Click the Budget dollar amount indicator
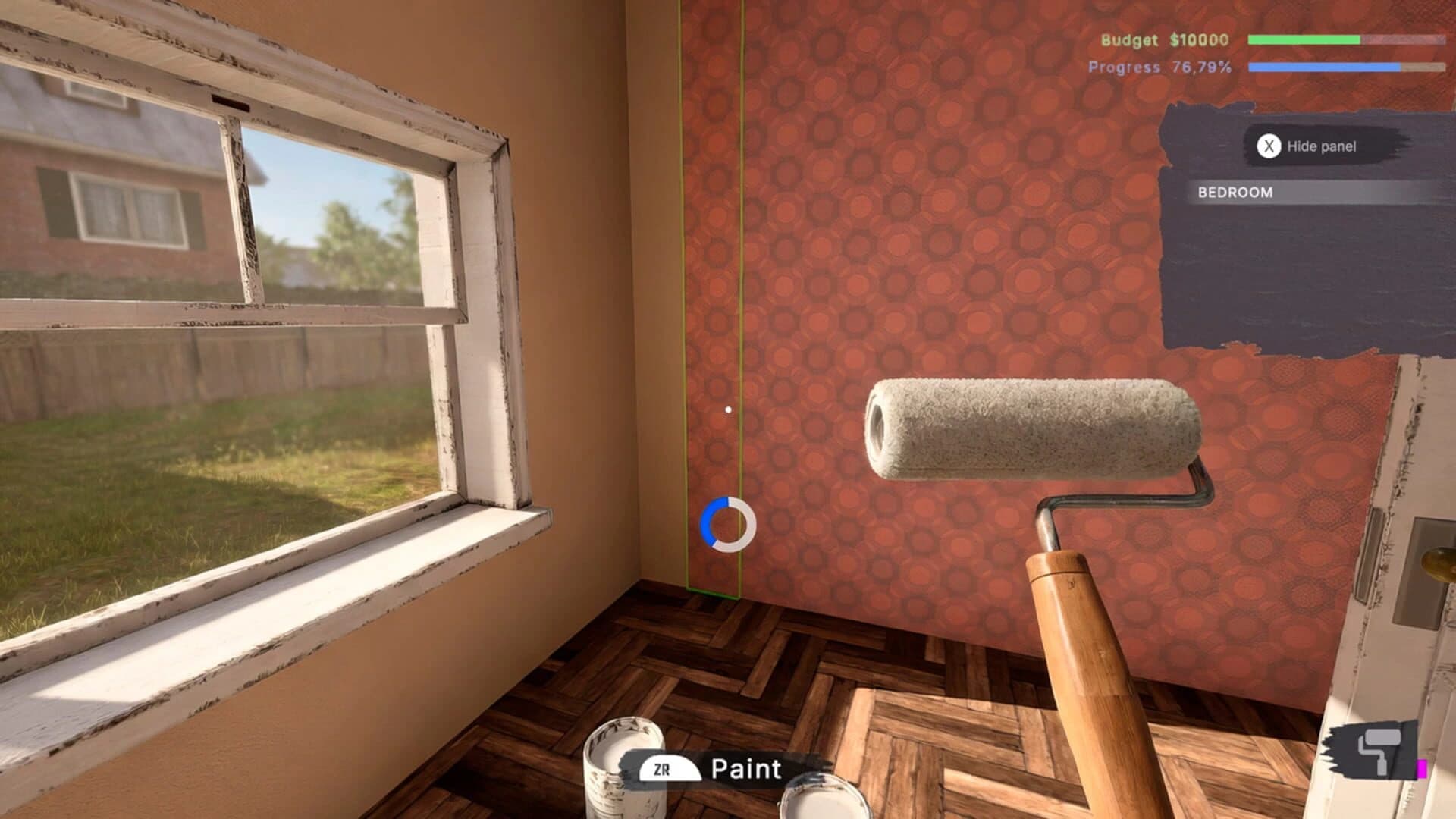This screenshot has width=1456, height=819. coord(1199,42)
